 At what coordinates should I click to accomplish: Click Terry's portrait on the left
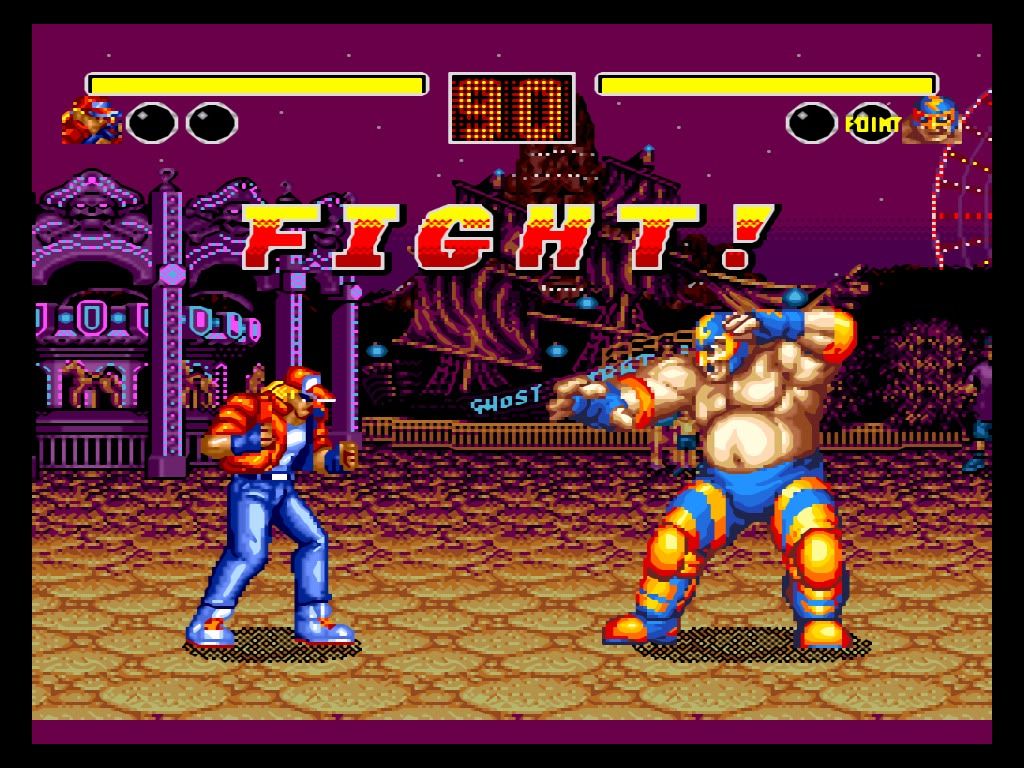tap(92, 121)
